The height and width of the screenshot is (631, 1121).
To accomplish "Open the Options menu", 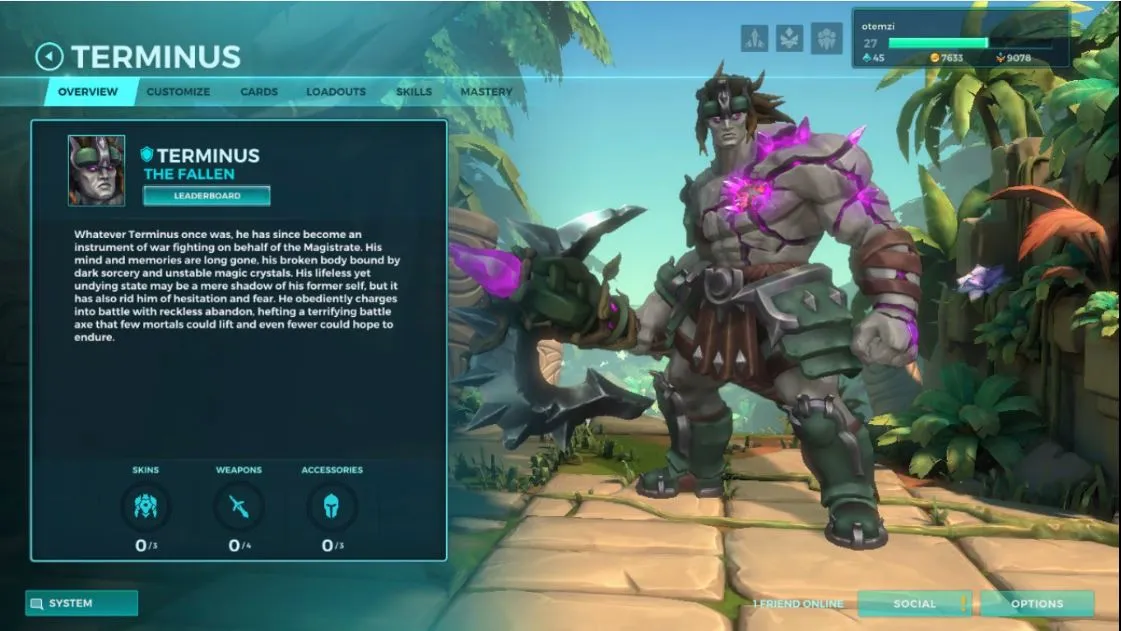I will [x=1037, y=604].
